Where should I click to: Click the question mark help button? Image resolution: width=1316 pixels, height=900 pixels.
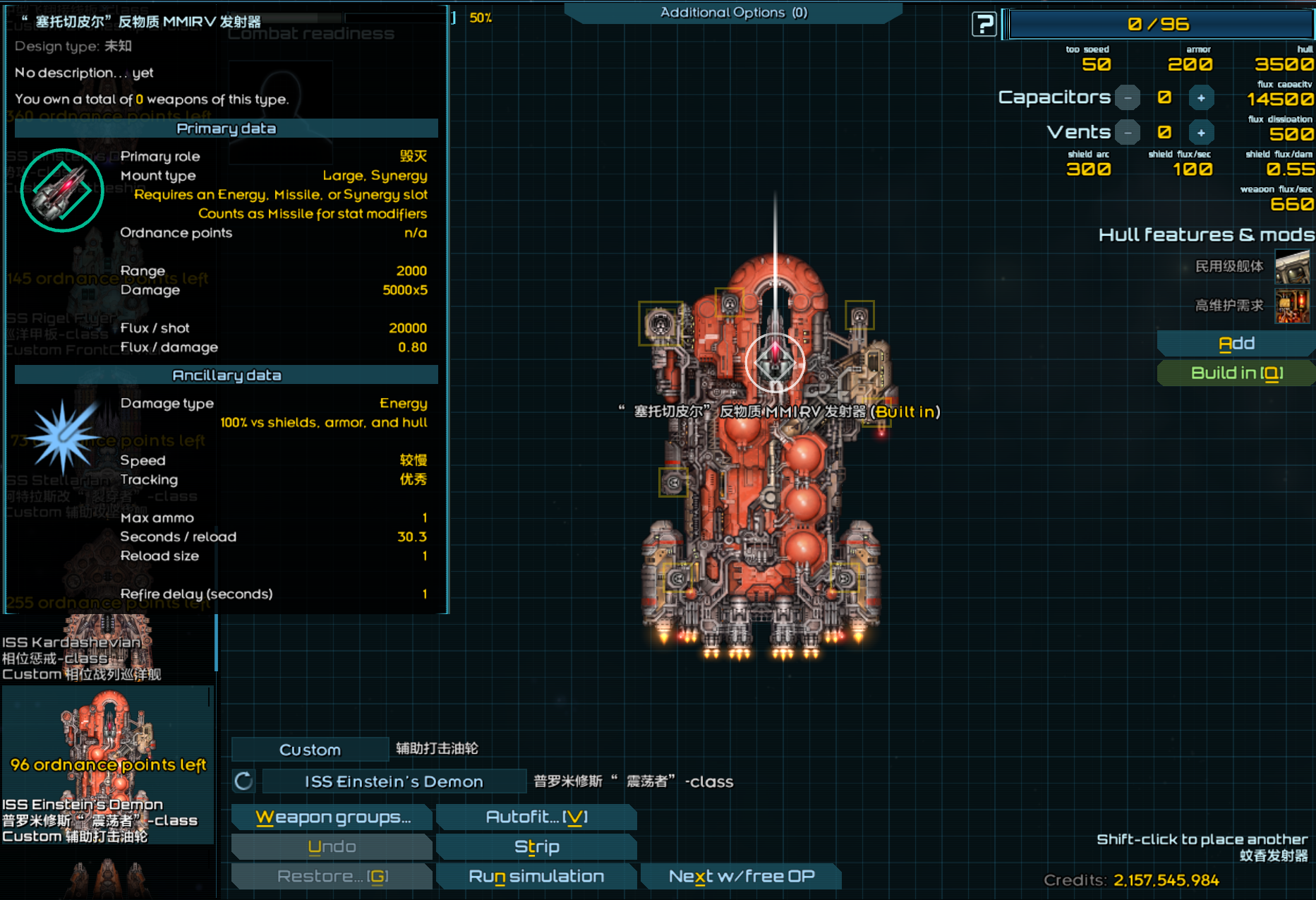coord(983,25)
